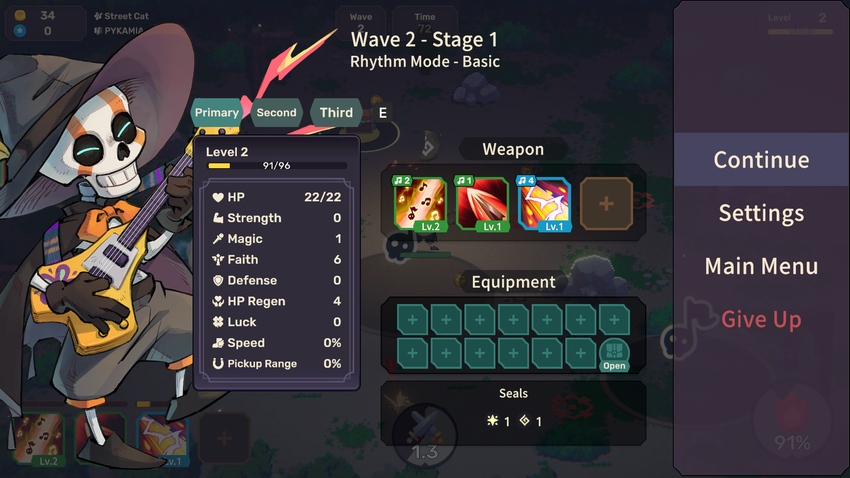Switch to the Third stats tab
The width and height of the screenshot is (850, 478).
tap(336, 113)
